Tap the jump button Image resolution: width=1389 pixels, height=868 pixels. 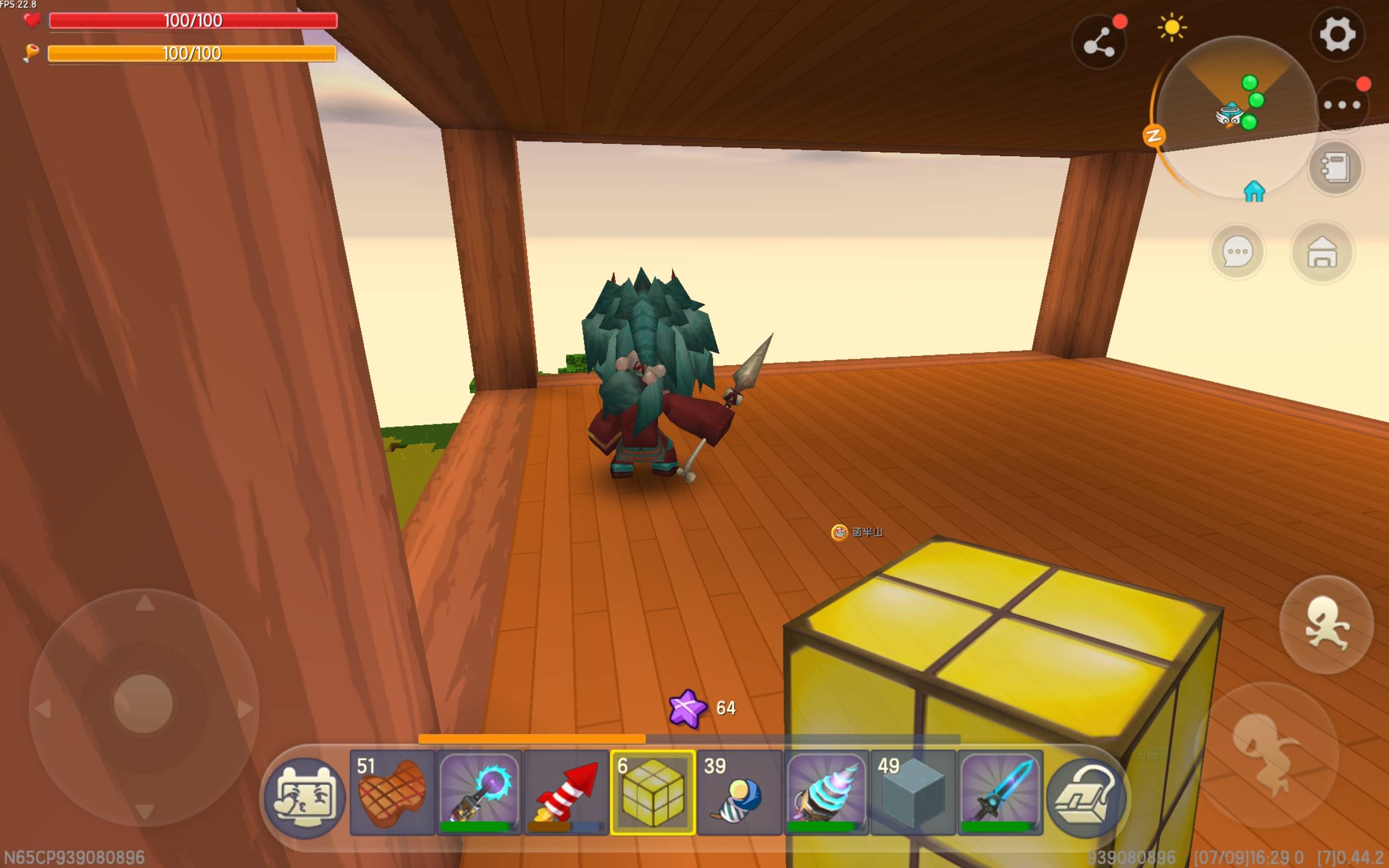coord(1266,753)
